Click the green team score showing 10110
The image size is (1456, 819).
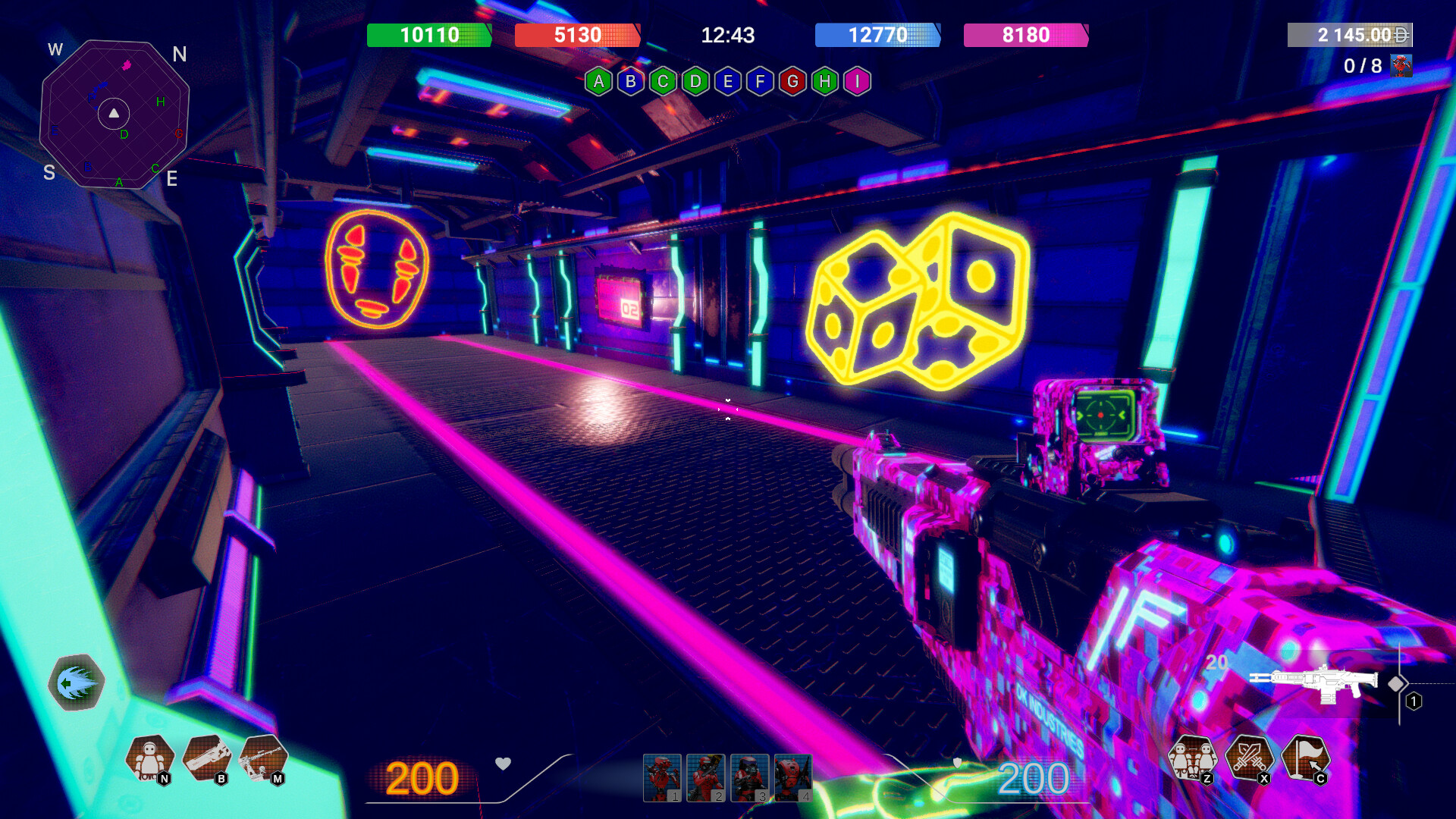tap(428, 35)
